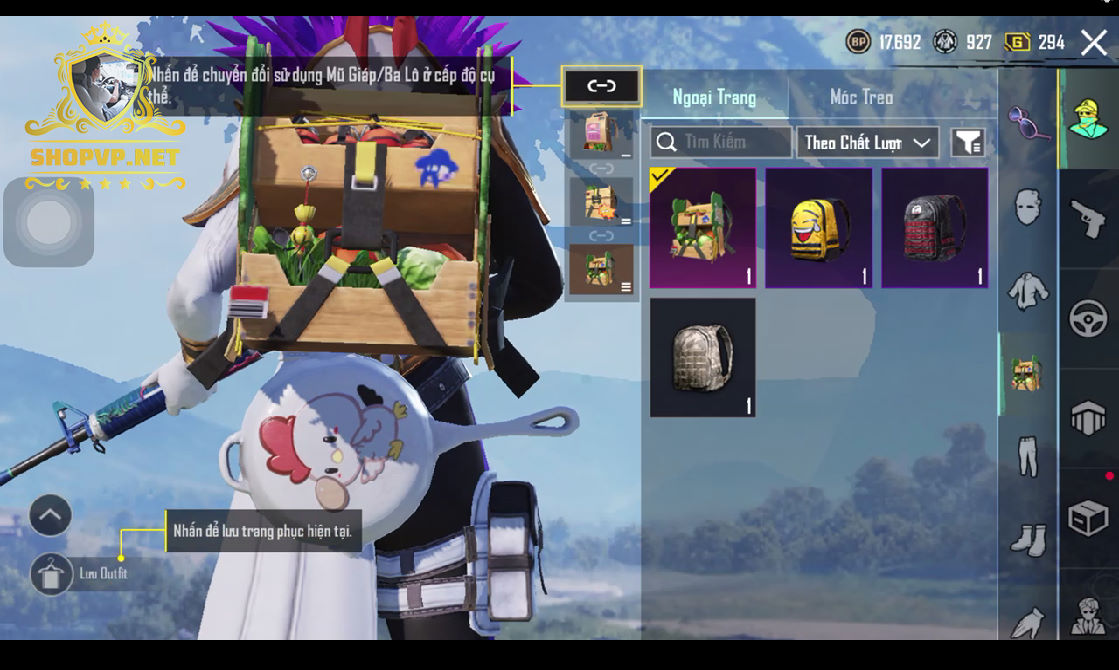This screenshot has width=1119, height=670.
Task: Select the vegetable crate backpack skin
Action: pyautogui.click(x=703, y=228)
